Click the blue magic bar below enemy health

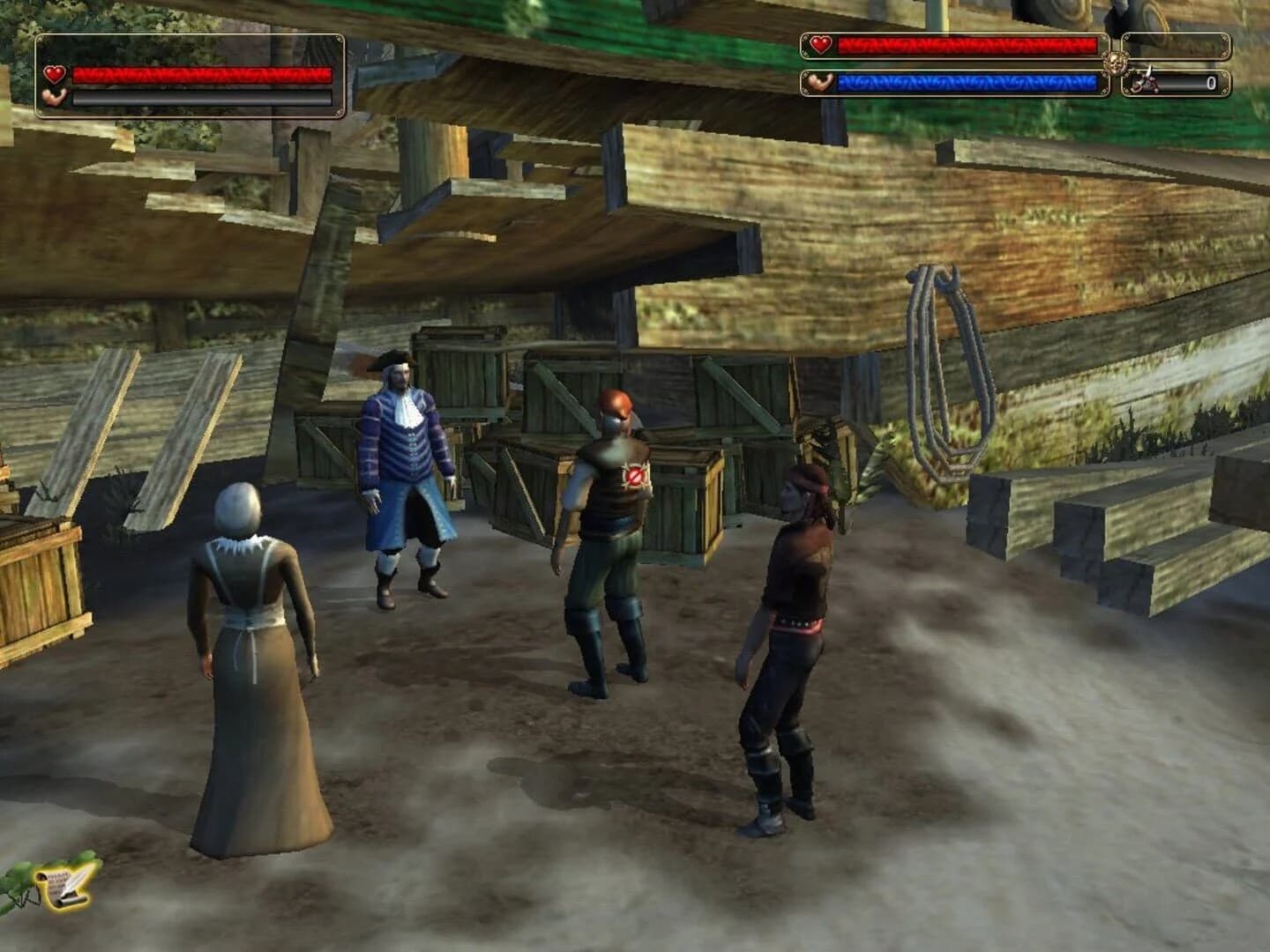970,84
